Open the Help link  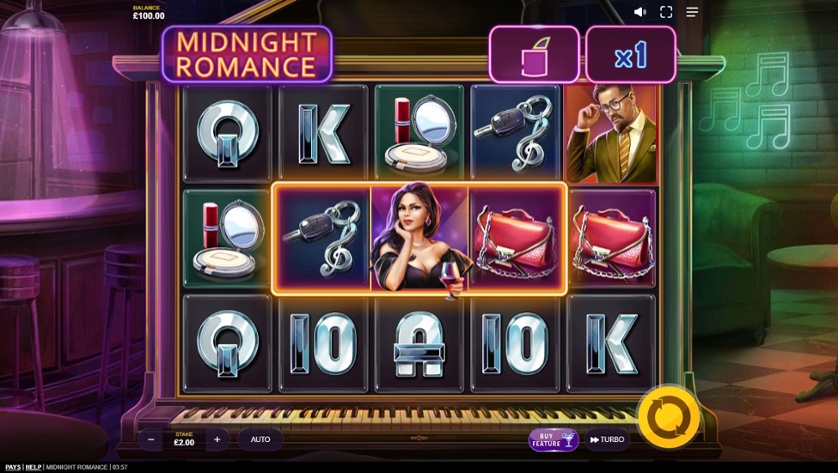pyautogui.click(x=33, y=467)
